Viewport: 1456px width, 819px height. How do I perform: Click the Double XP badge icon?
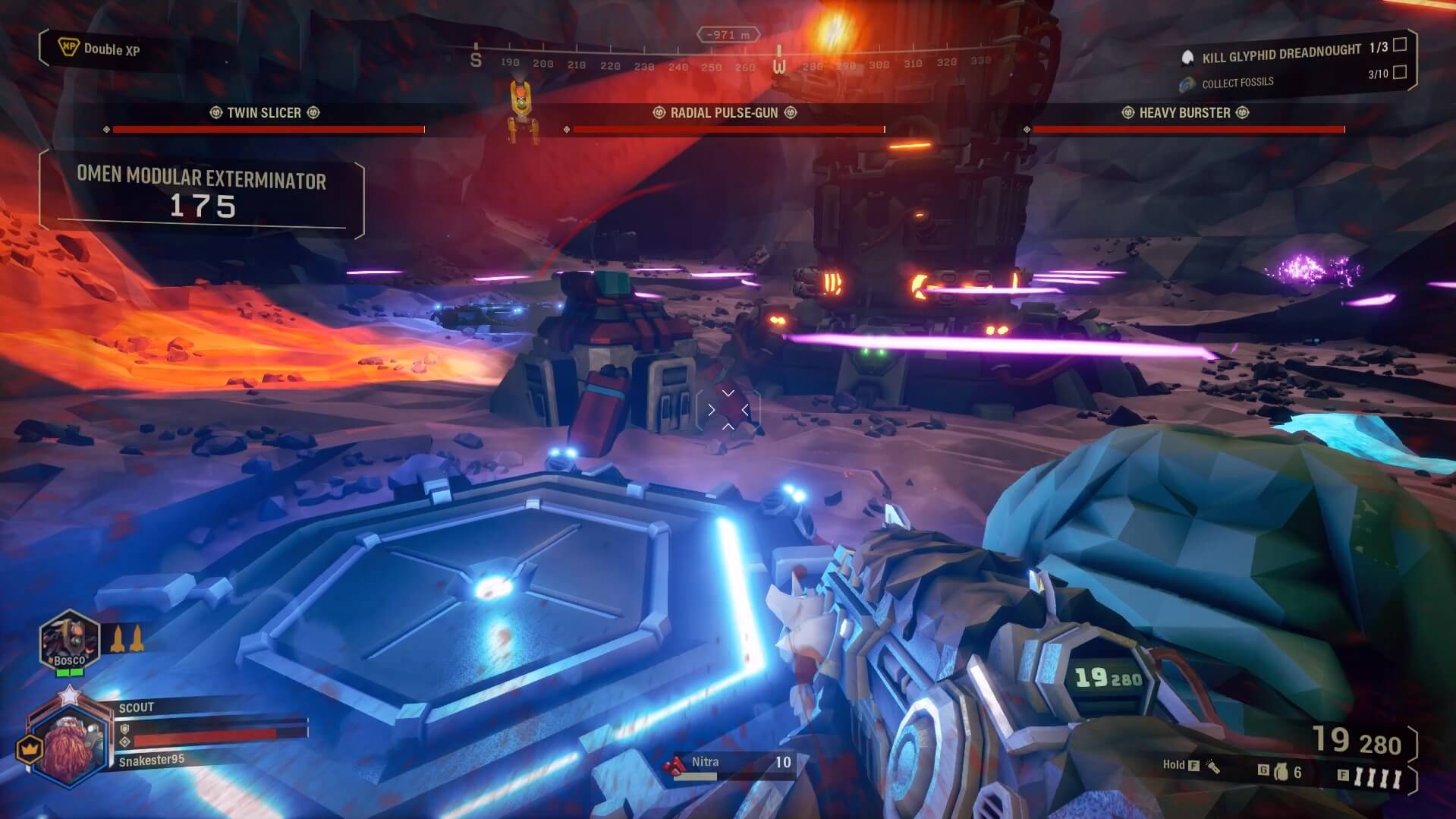pos(68,48)
